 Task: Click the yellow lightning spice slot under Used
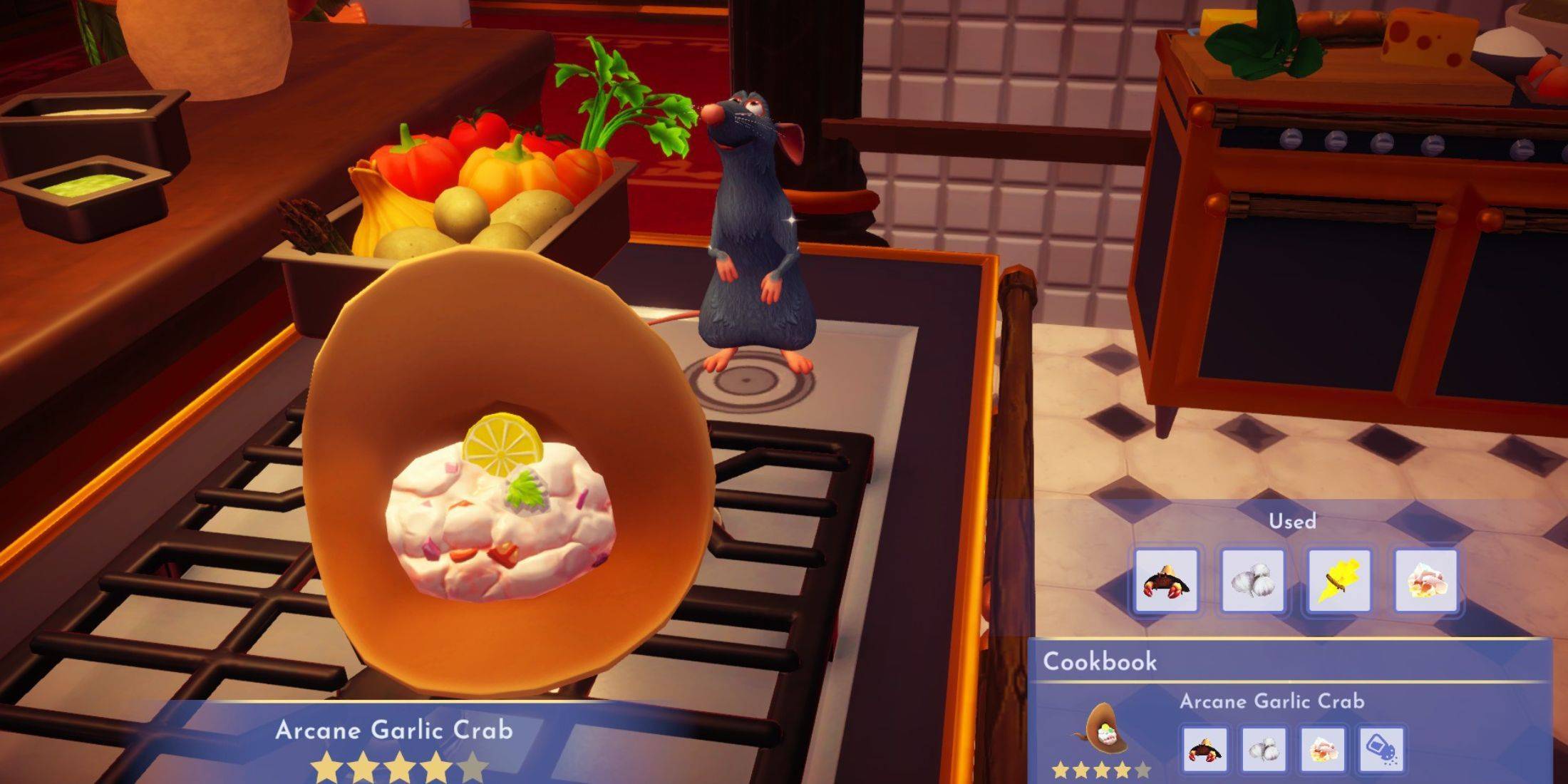[1339, 581]
